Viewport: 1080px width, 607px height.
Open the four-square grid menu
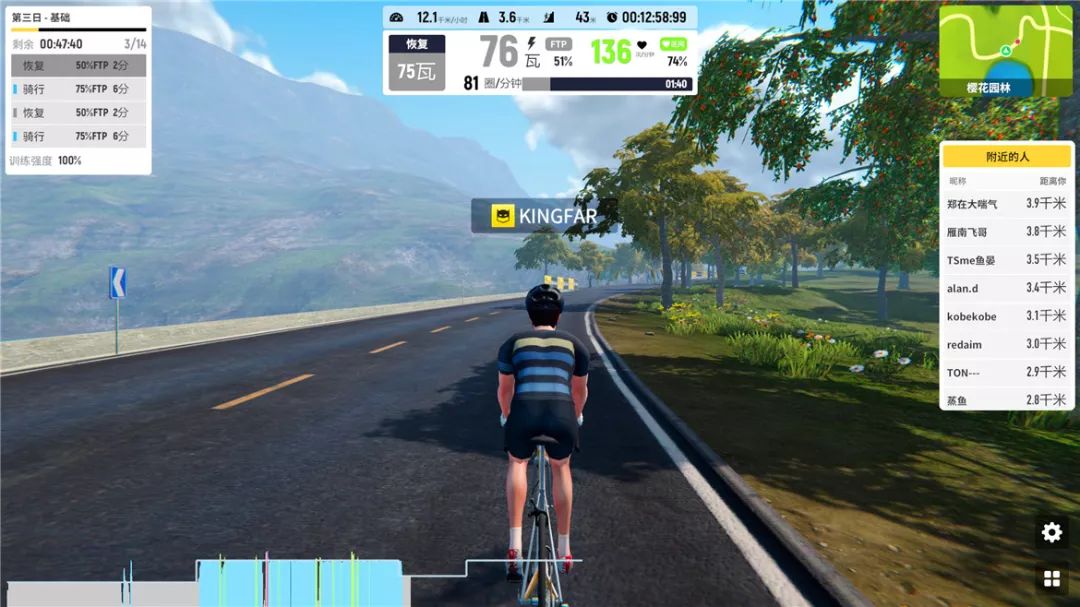pos(1051,579)
